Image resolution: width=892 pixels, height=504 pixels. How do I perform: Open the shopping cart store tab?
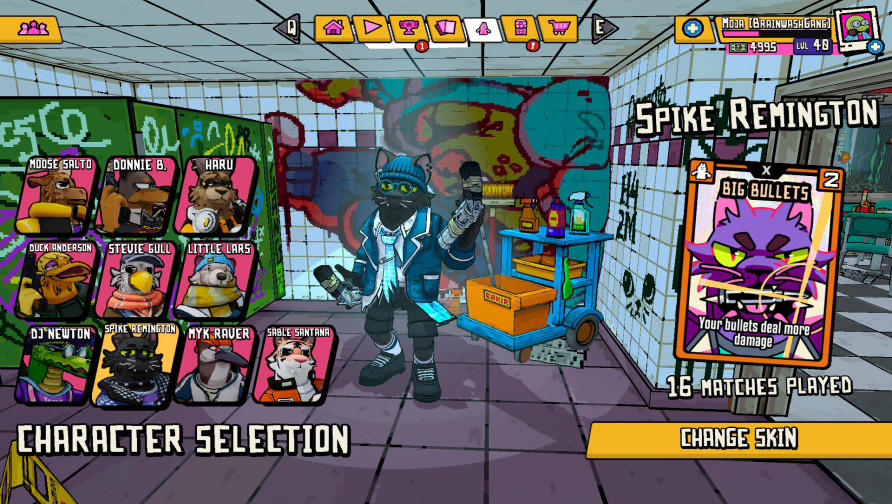557,27
